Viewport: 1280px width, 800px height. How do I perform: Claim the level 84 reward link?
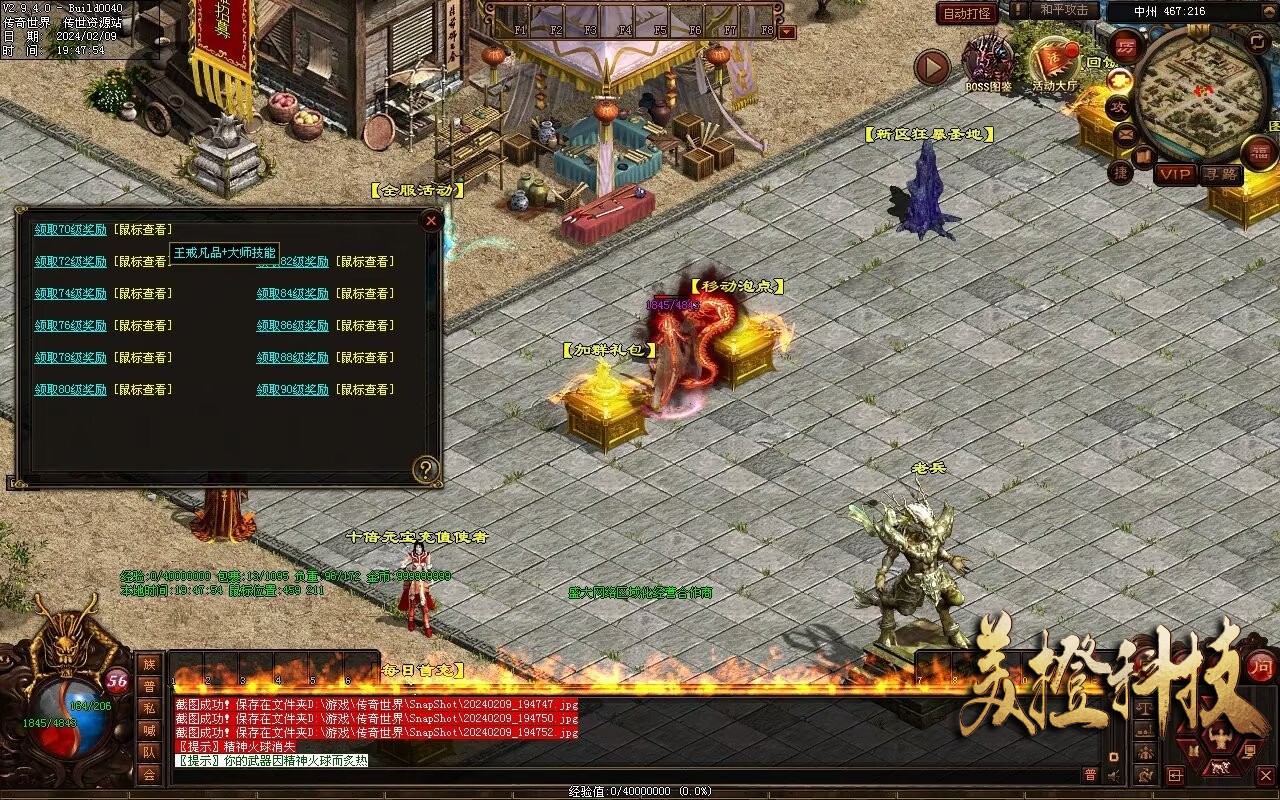(x=292, y=294)
